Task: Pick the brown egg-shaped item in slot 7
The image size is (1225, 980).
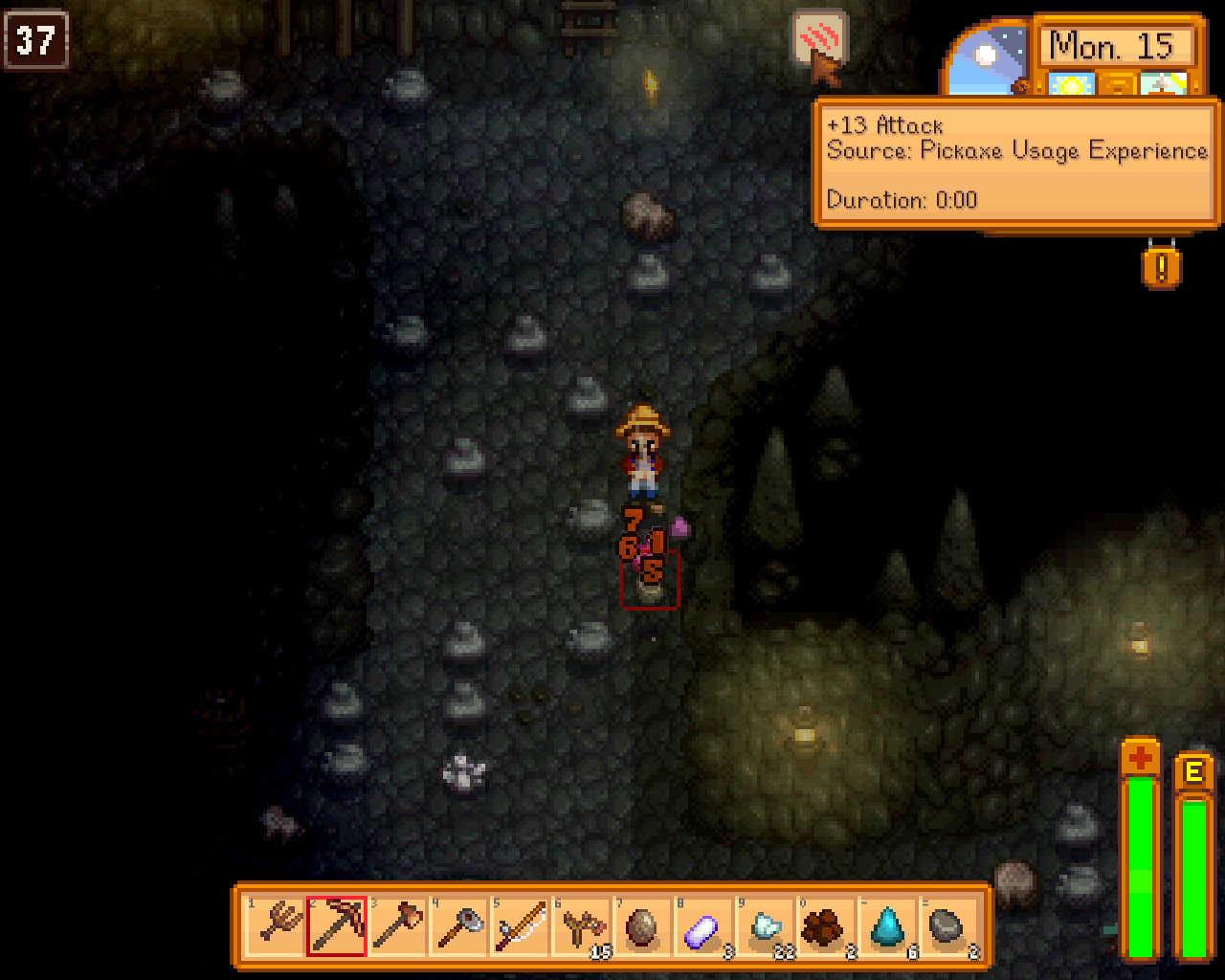Action: pyautogui.click(x=643, y=926)
